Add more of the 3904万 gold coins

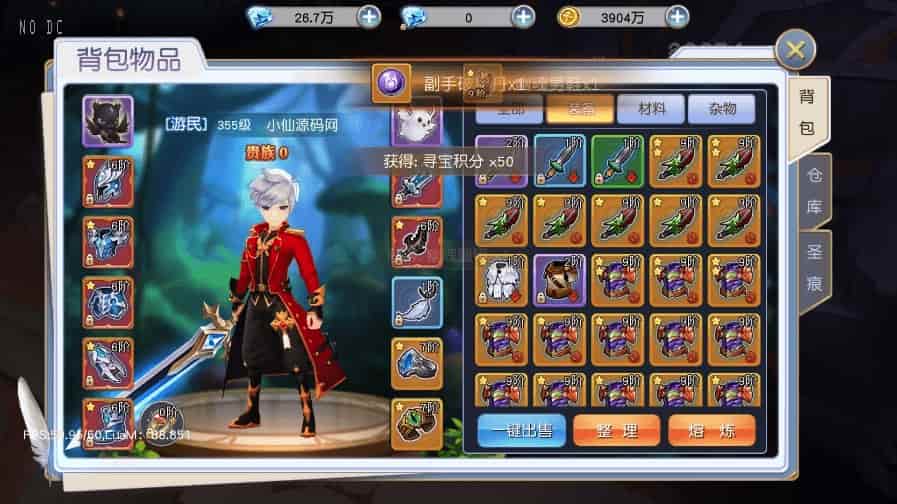677,17
